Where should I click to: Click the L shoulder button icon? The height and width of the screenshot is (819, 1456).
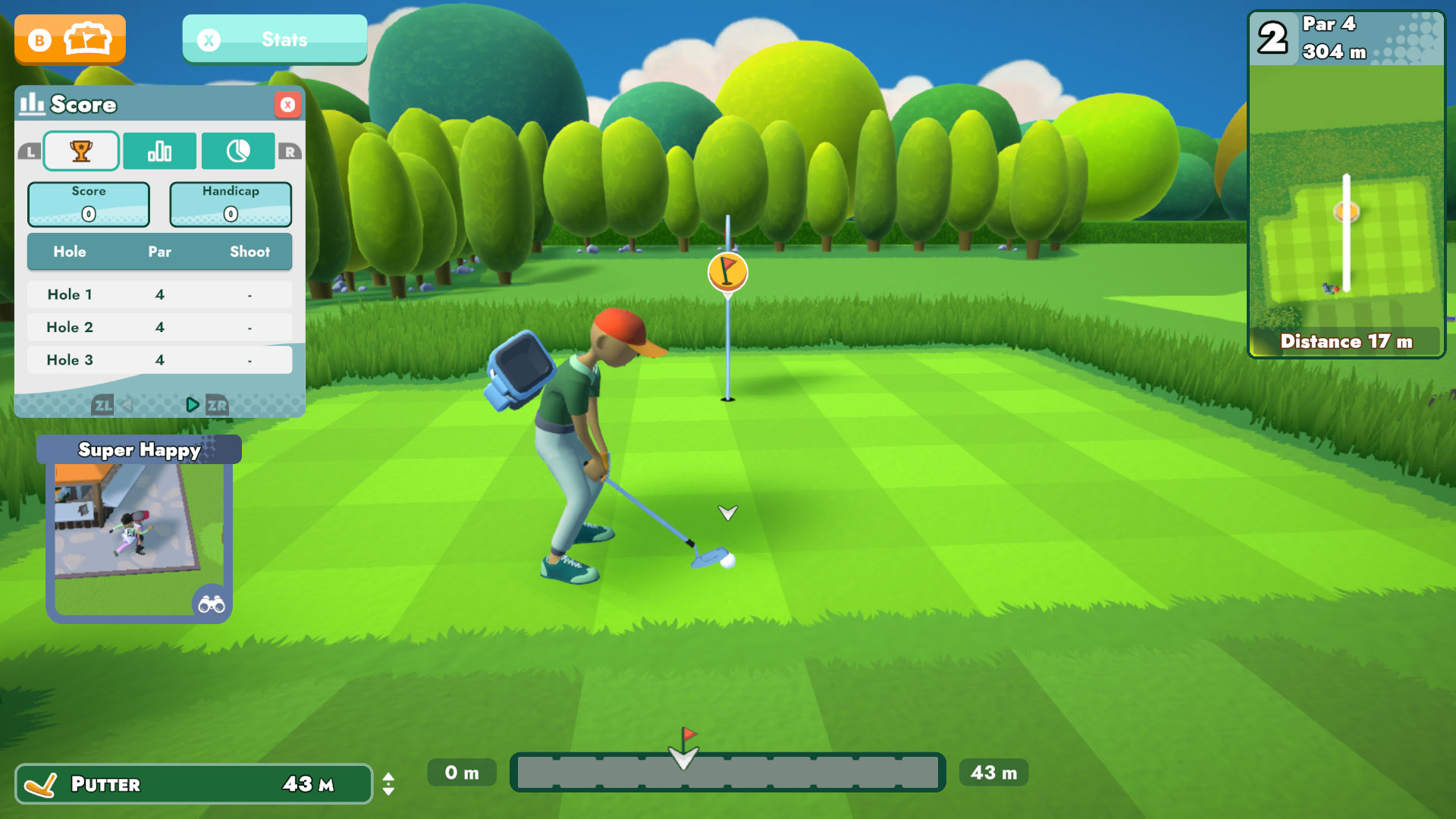click(x=30, y=151)
